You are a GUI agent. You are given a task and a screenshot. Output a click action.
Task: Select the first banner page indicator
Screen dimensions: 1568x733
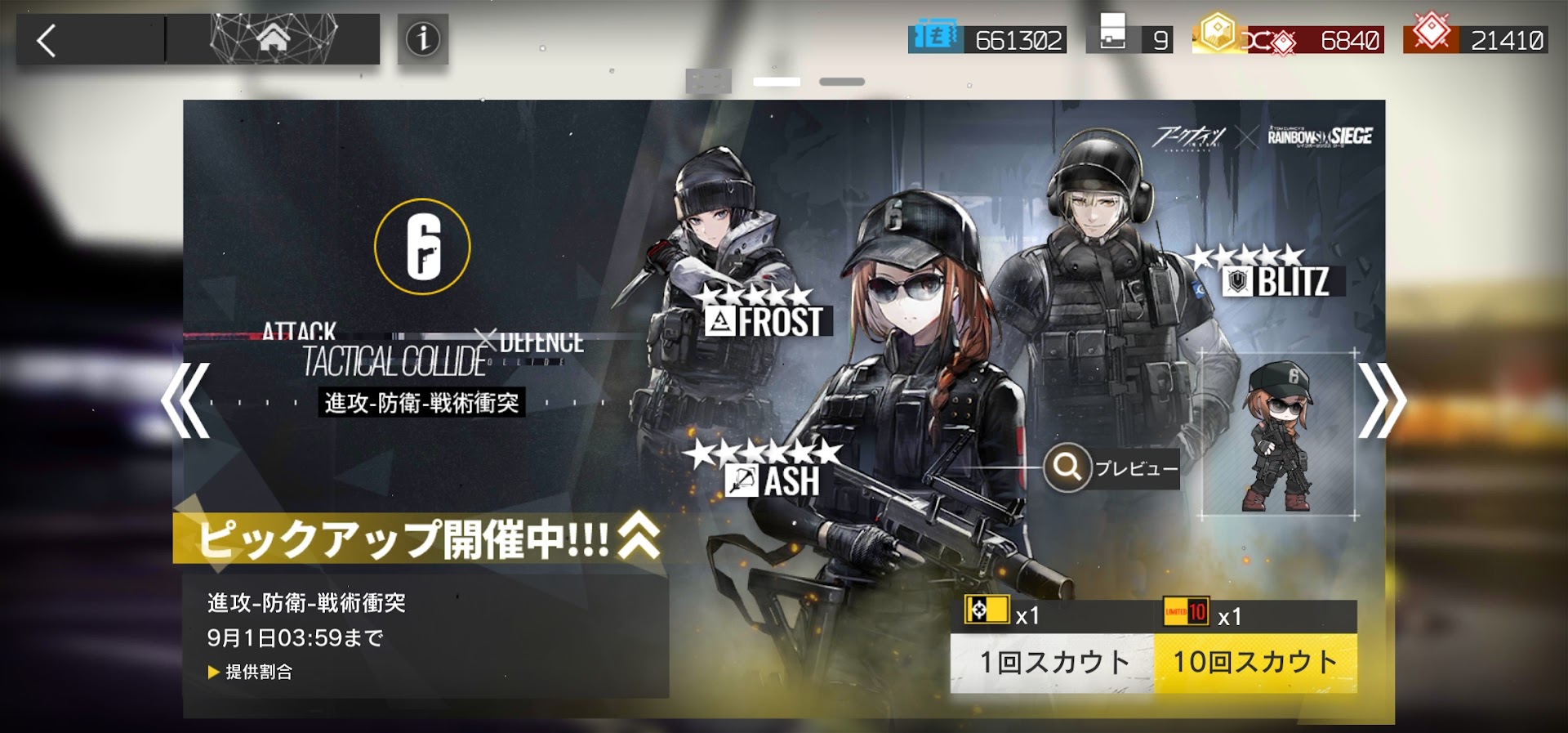click(x=708, y=82)
